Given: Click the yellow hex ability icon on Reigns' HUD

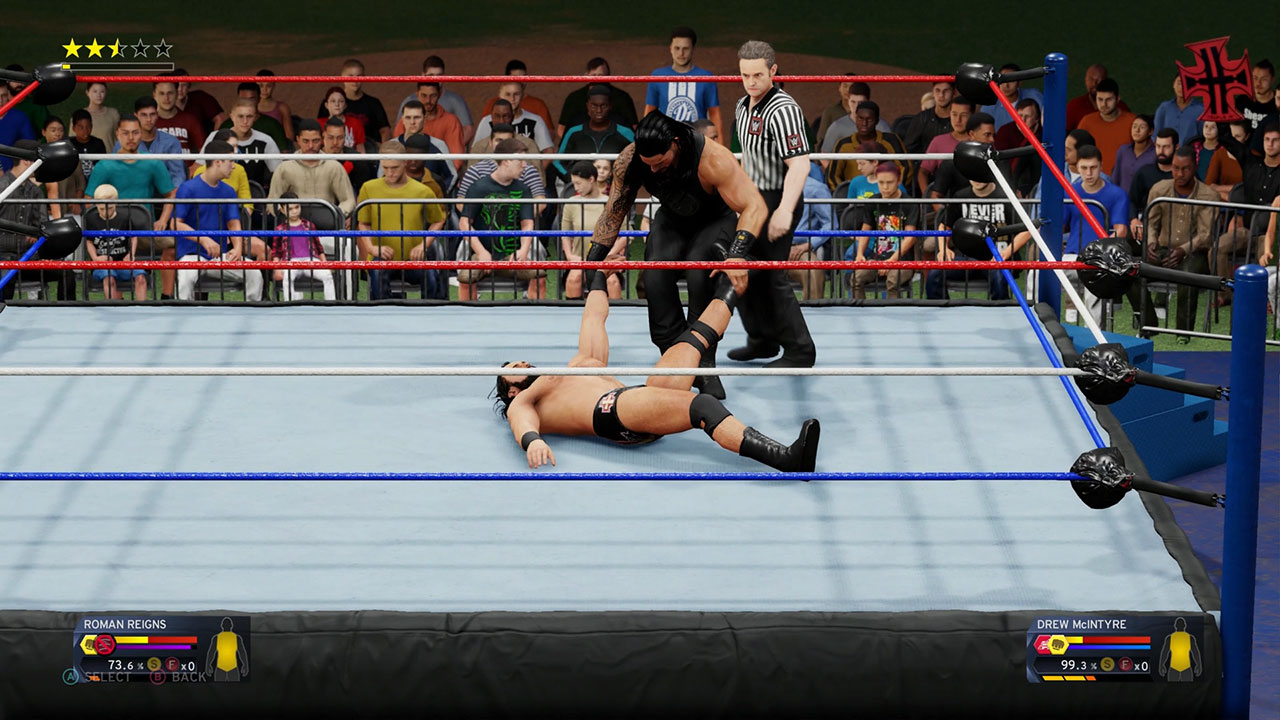Looking at the screenshot, I should click(88, 644).
